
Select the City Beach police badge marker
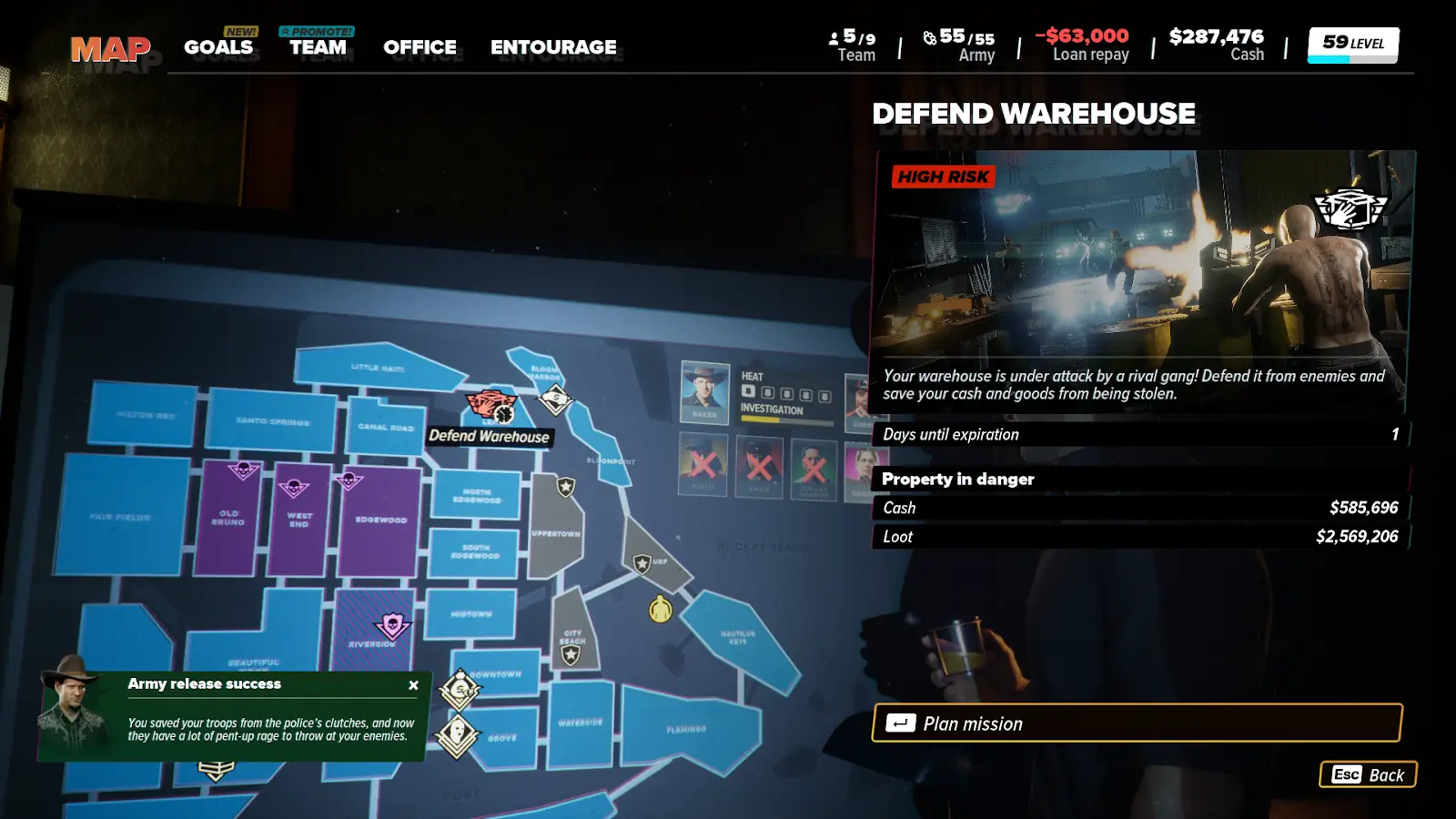pyautogui.click(x=571, y=654)
